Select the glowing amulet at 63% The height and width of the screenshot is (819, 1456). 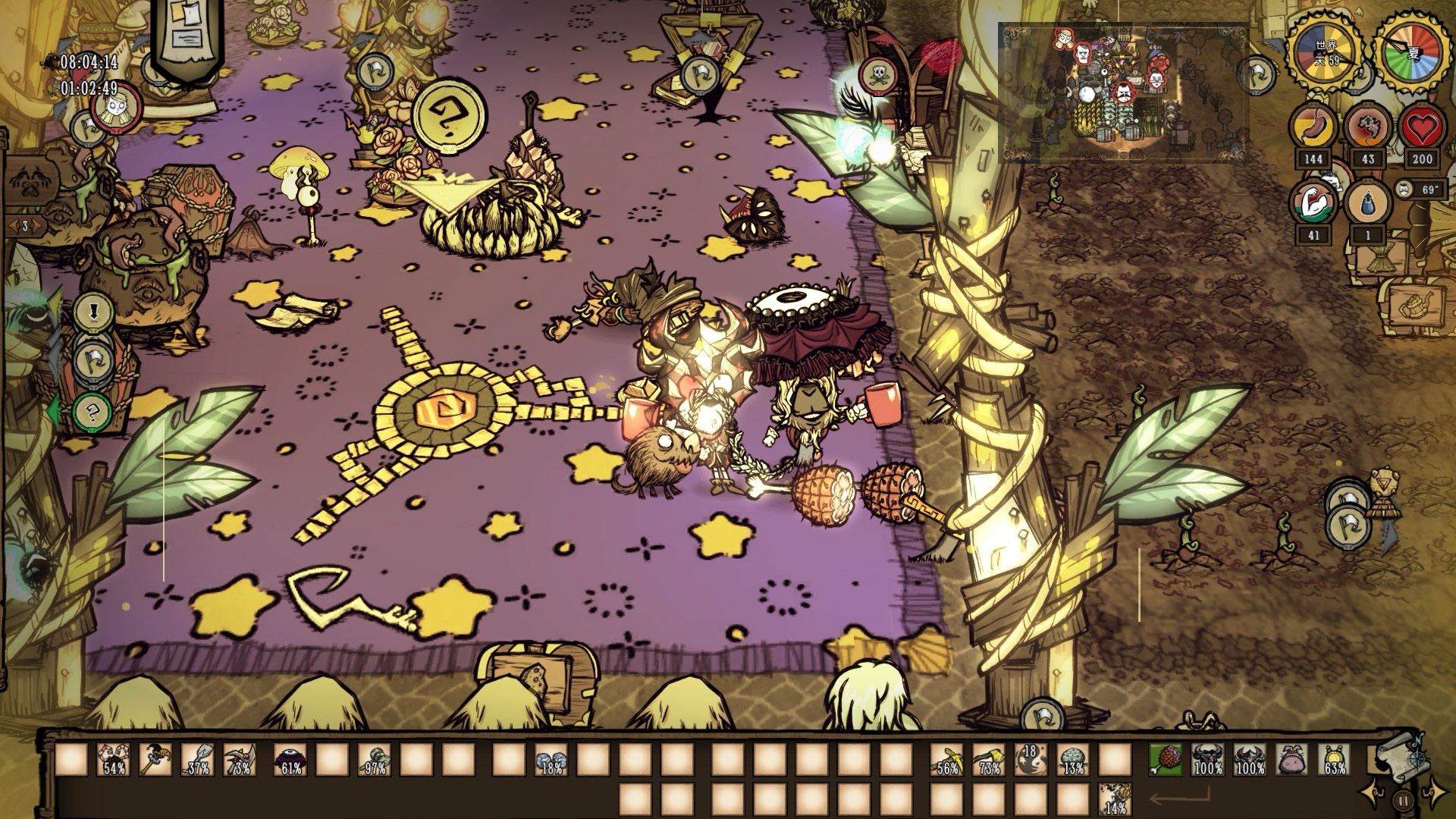(1335, 759)
